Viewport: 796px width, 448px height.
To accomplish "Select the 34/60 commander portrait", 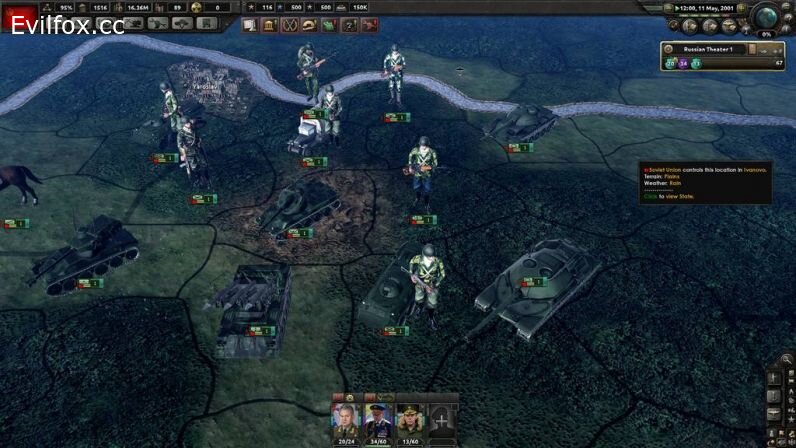I will 378,416.
